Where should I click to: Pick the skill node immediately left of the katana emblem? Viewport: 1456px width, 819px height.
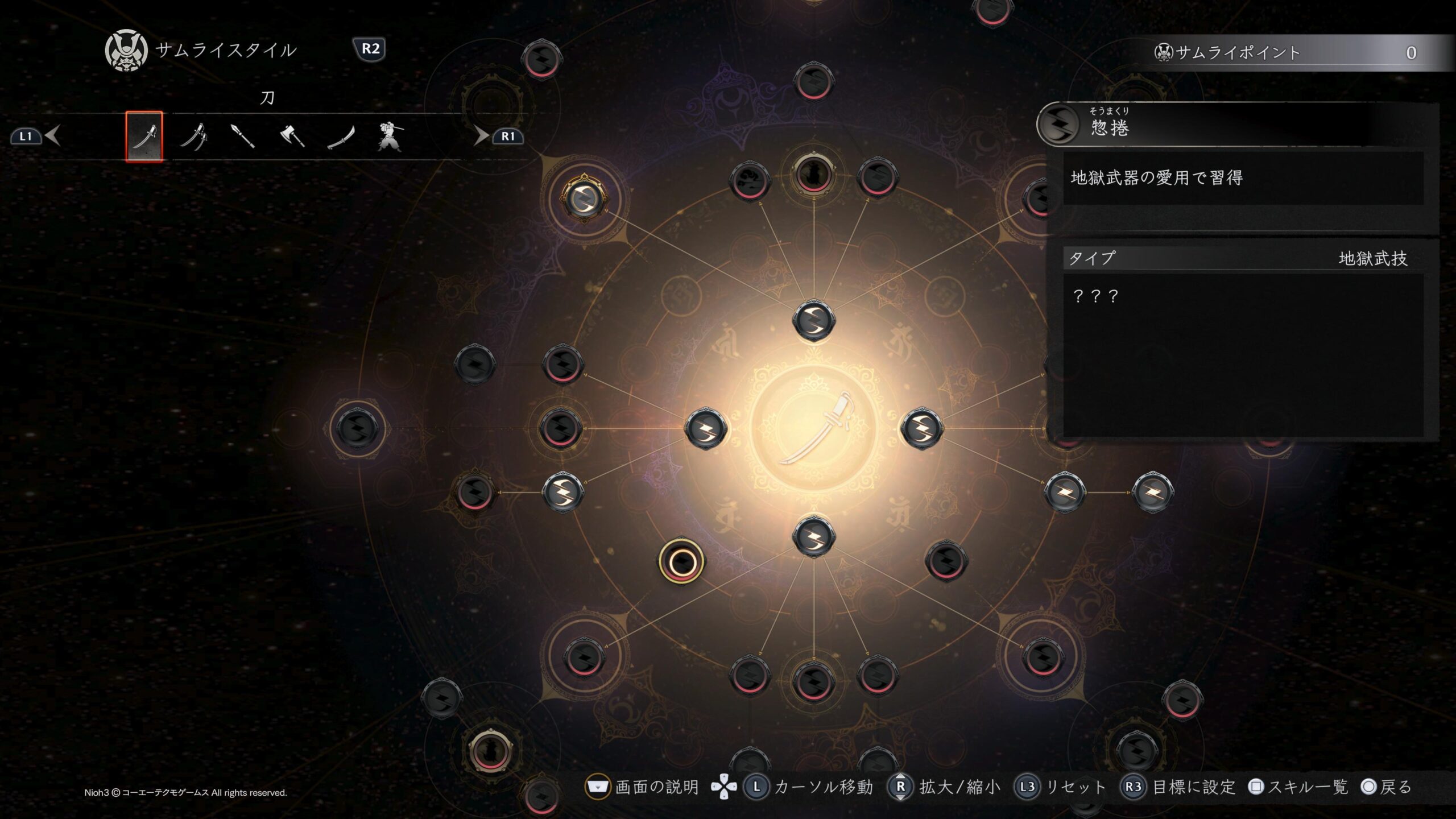click(x=706, y=428)
